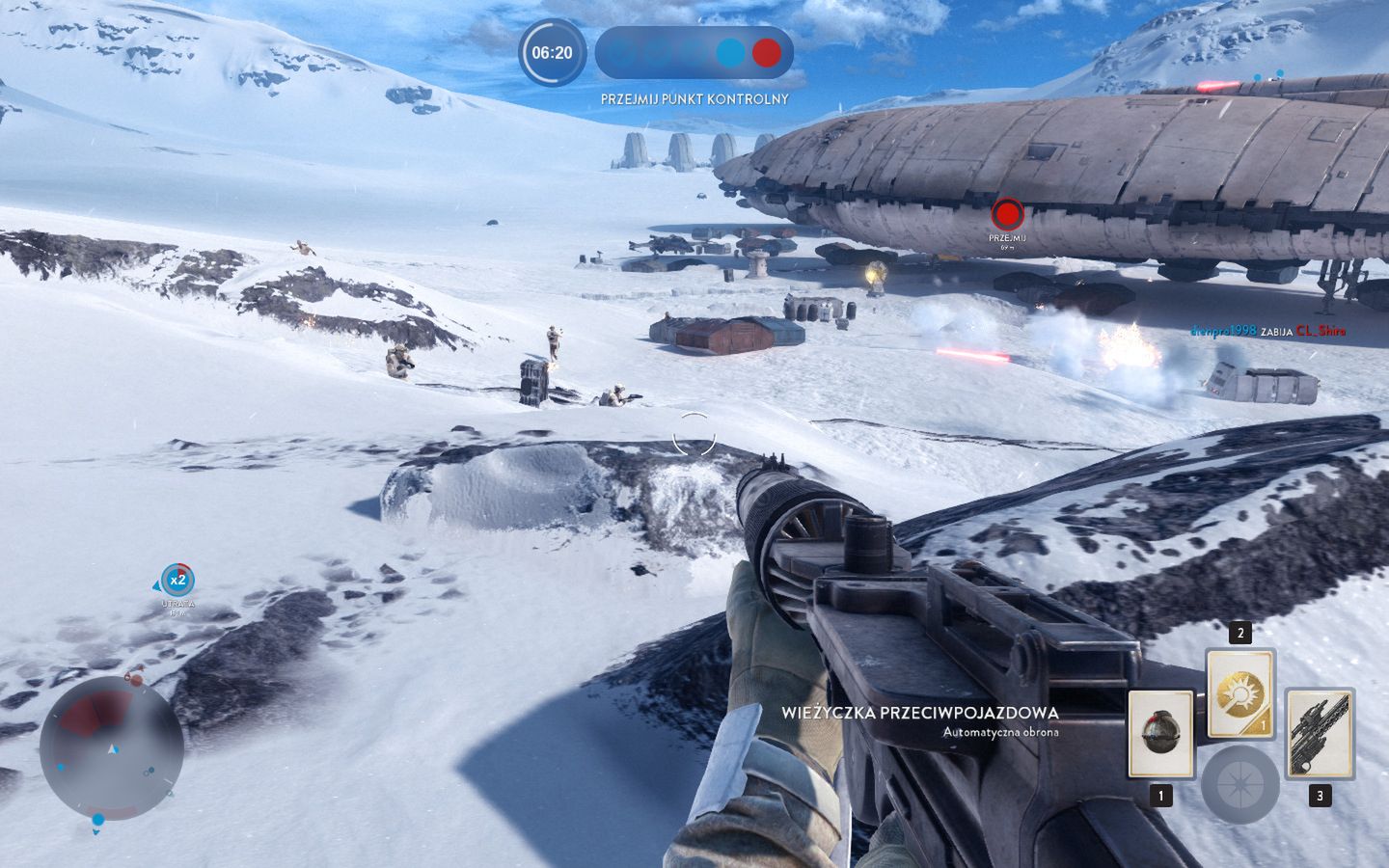Expand the number 2 slot label
The width and height of the screenshot is (1389, 868).
tap(1239, 635)
